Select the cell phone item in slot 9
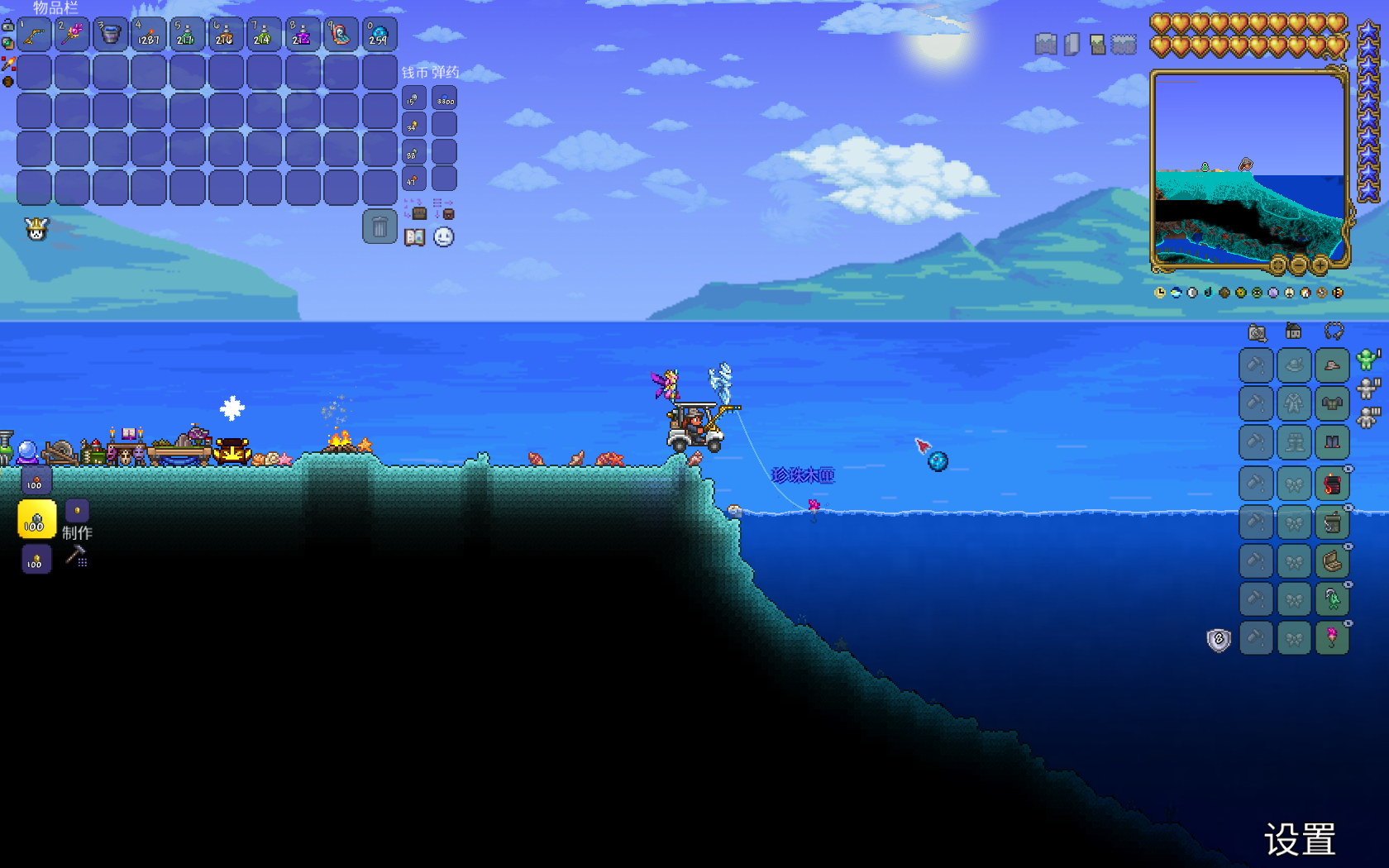Screen dimensions: 1389x868 341,35
